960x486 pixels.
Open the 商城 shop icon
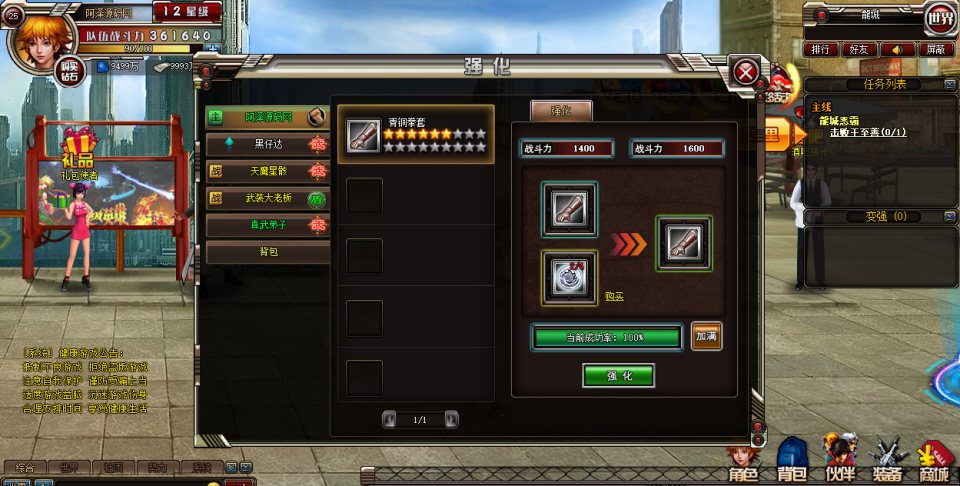(934, 462)
